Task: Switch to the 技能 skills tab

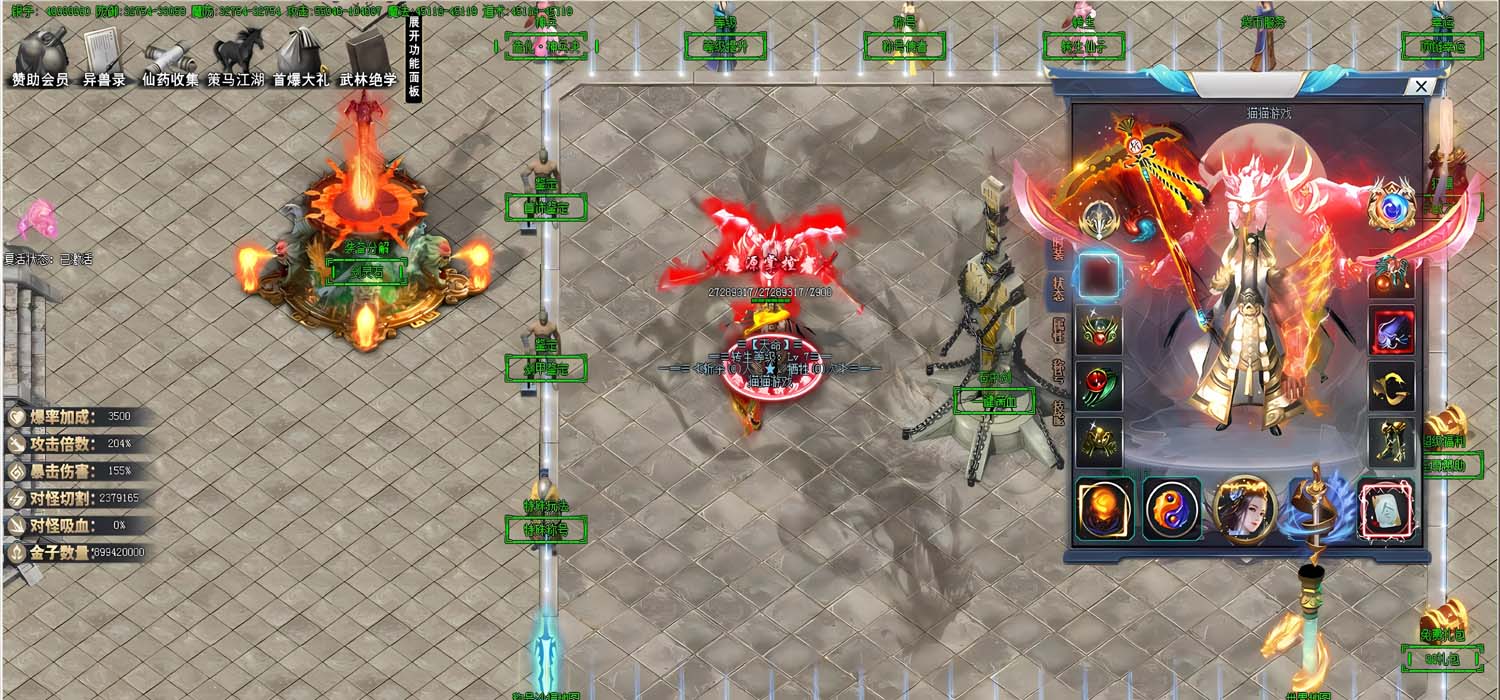Action: (1058, 412)
